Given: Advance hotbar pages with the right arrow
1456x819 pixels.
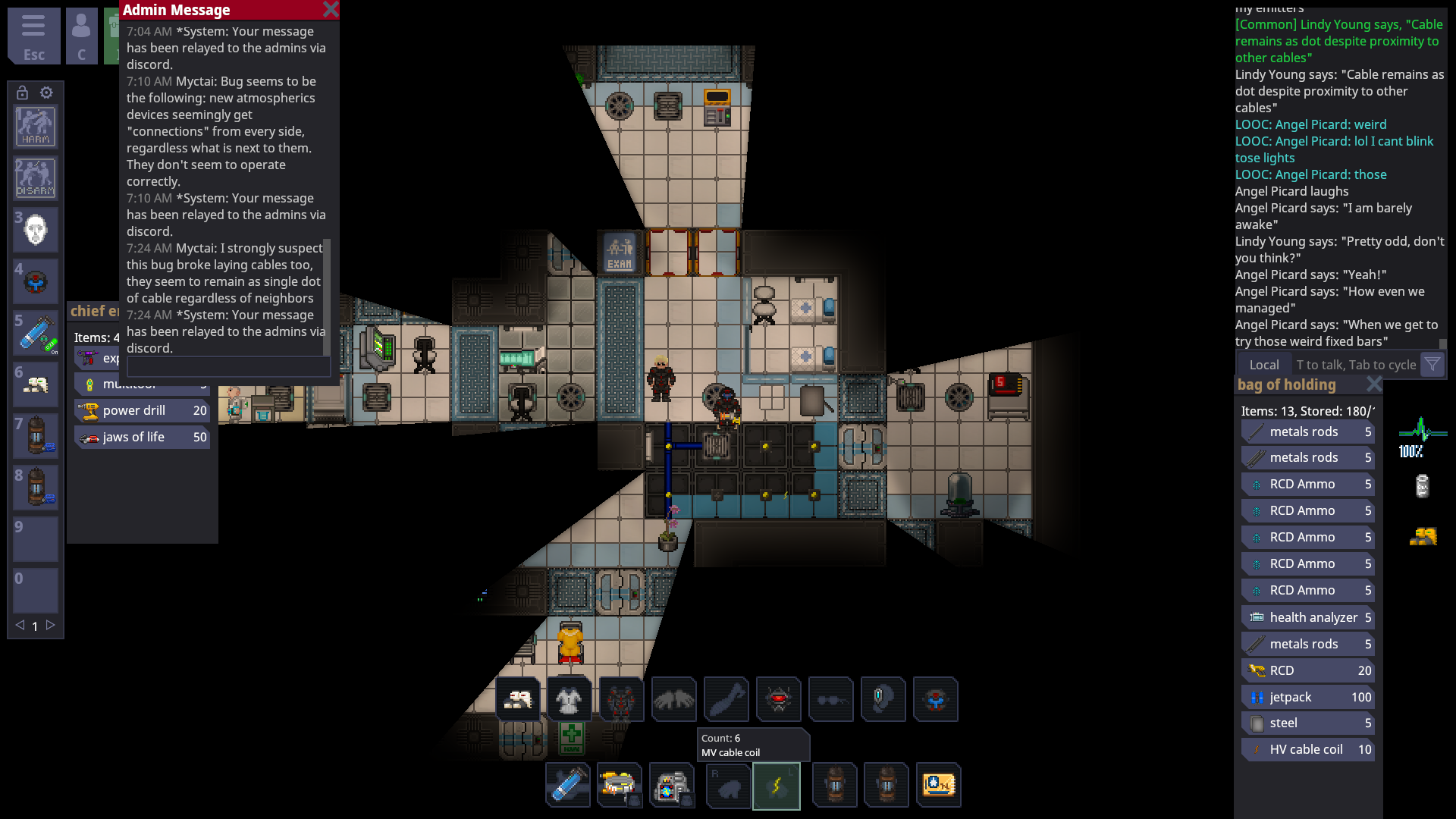Looking at the screenshot, I should click(x=50, y=626).
